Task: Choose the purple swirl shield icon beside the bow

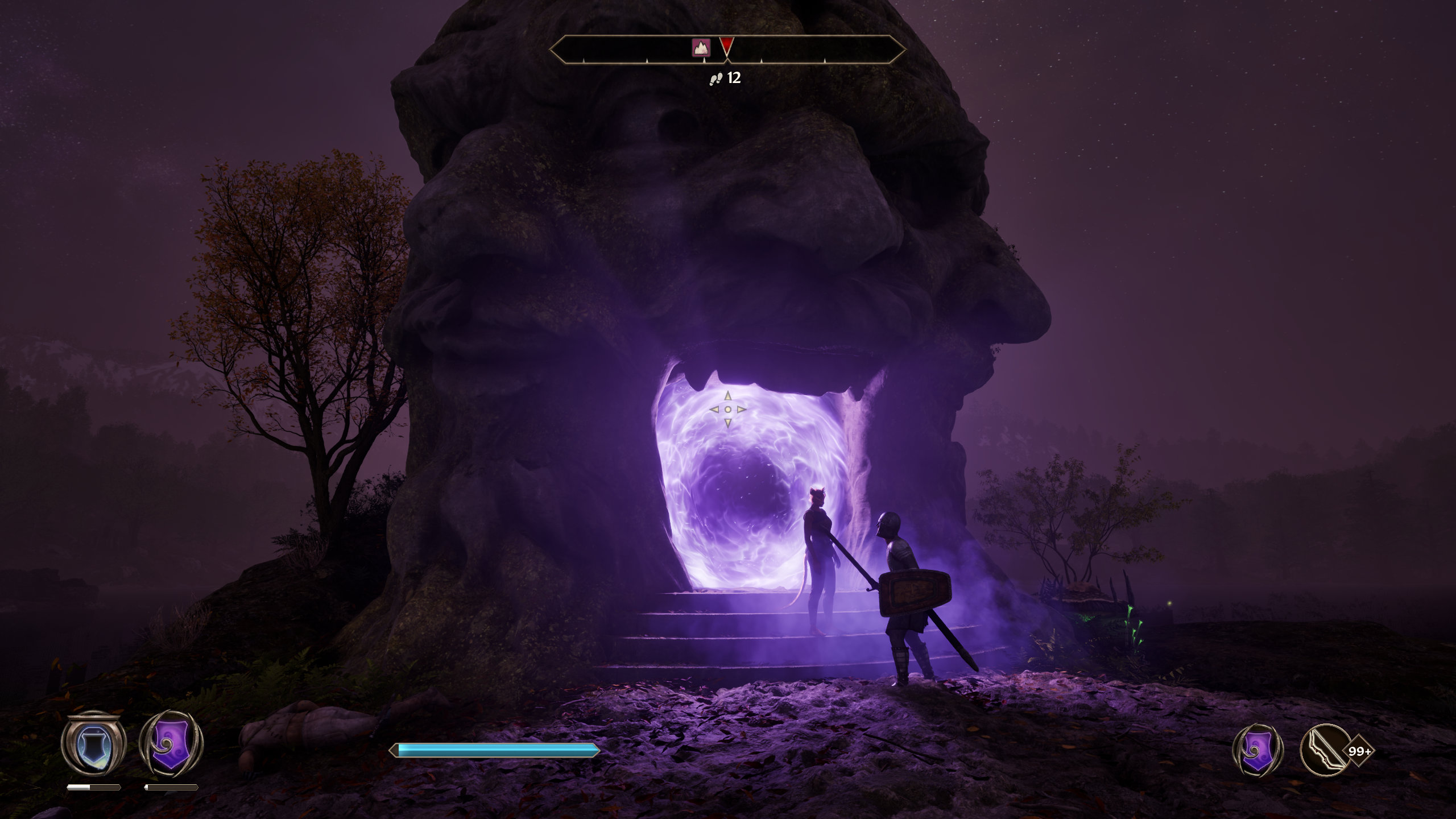Action: 1258,751
